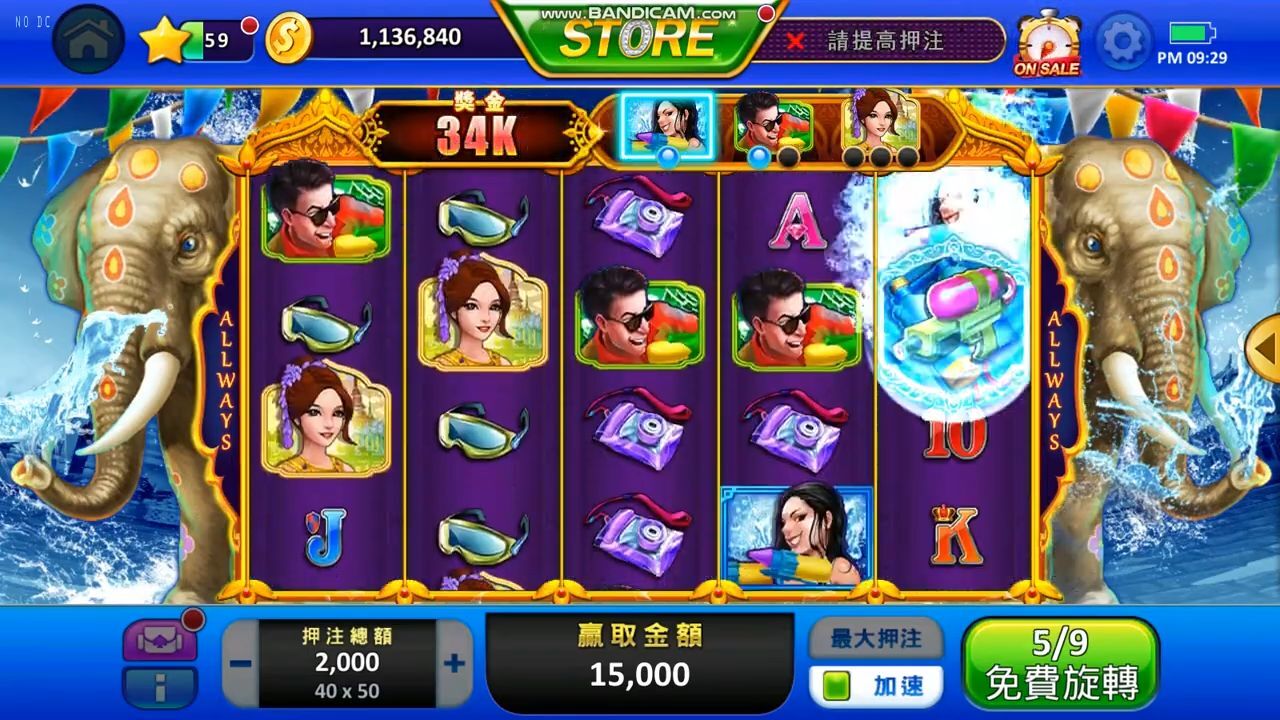Open the star level progress
This screenshot has height=720, width=1280.
[164, 40]
